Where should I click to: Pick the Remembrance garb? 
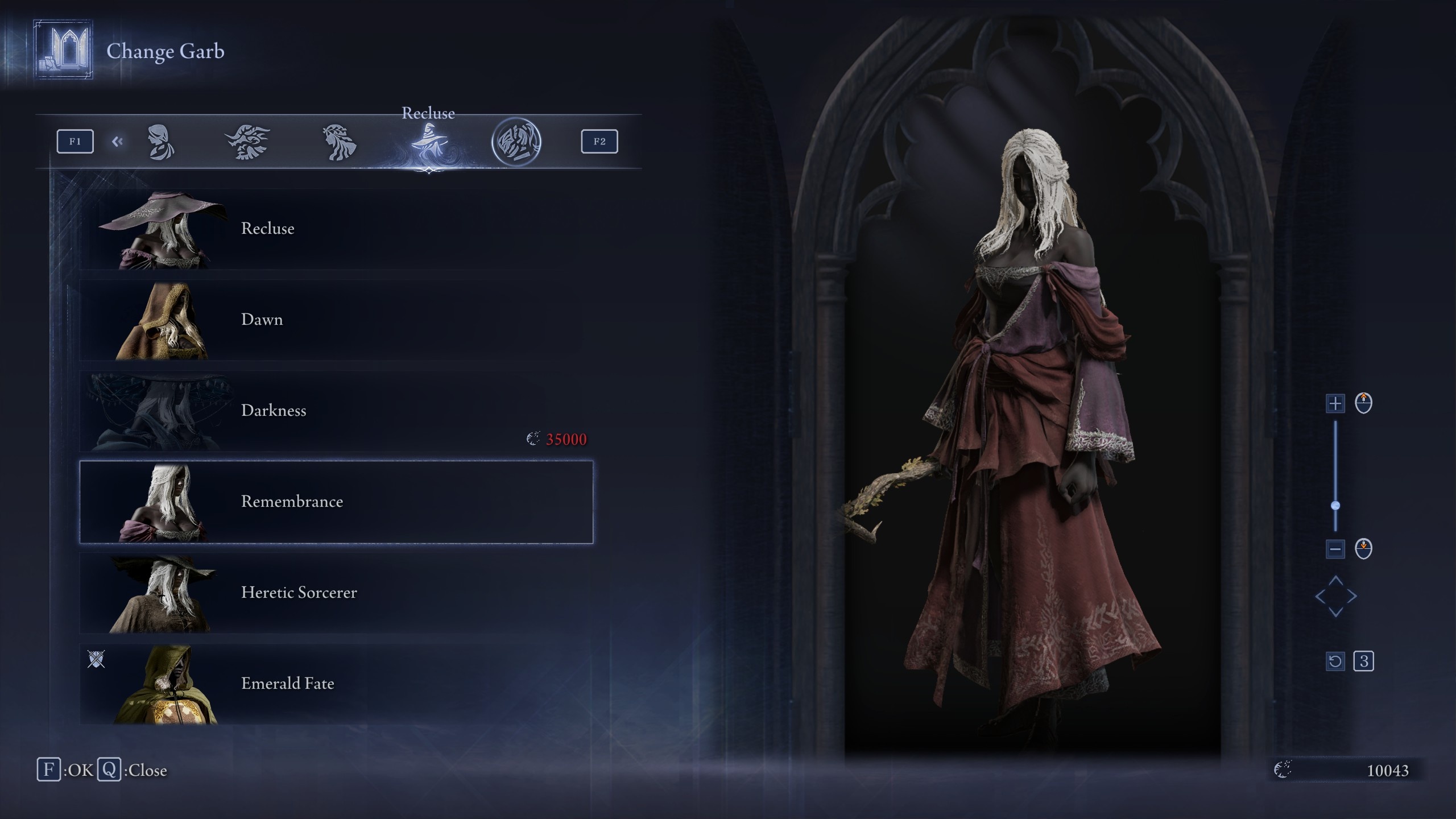336,502
